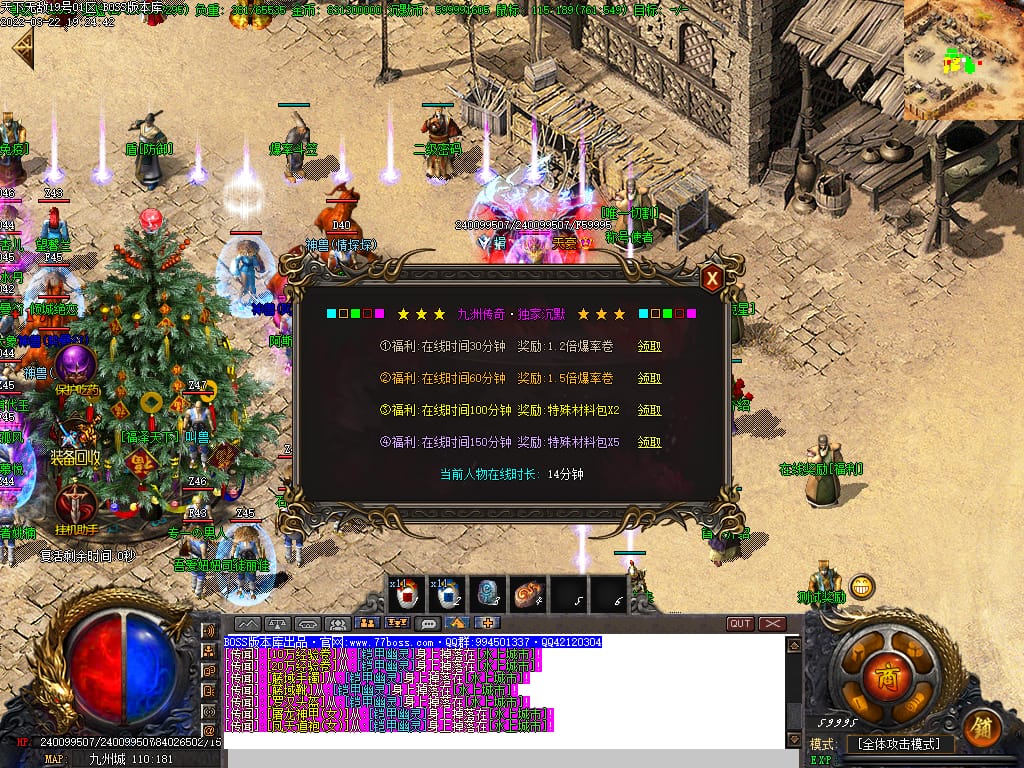Open the 保护吃药 purple helmet icon

point(74,365)
